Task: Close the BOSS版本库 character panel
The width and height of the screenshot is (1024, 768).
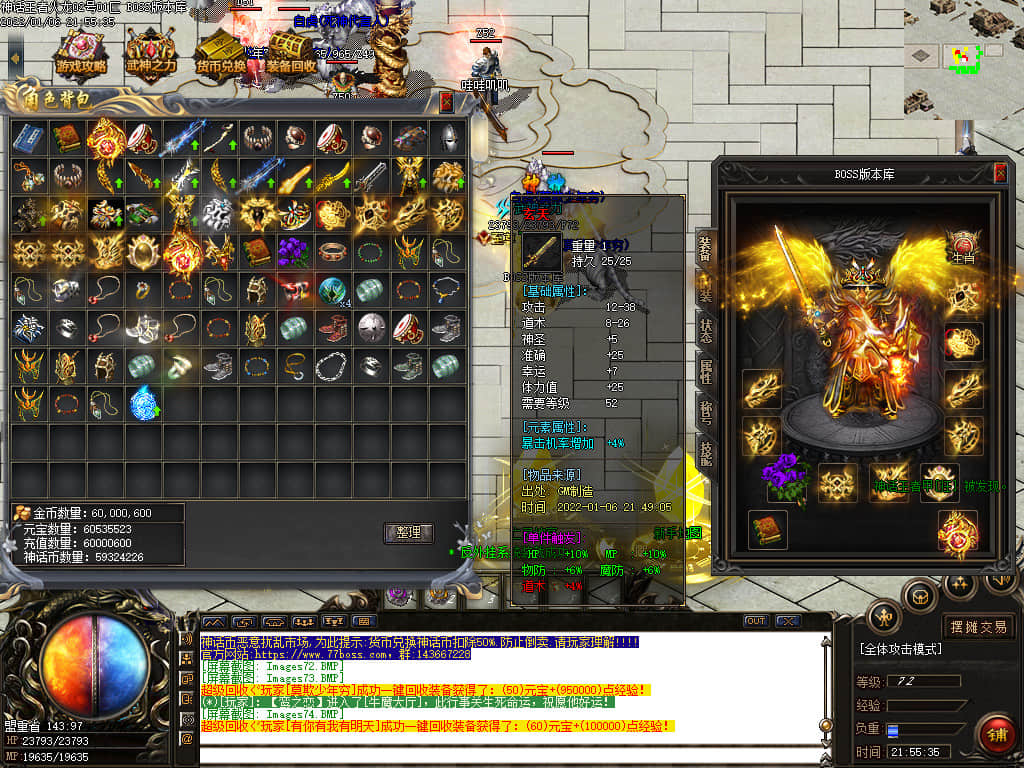Action: click(1000, 173)
